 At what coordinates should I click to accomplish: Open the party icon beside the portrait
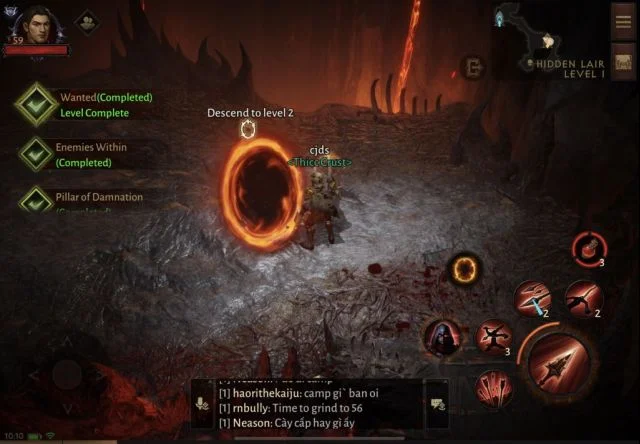(87, 20)
